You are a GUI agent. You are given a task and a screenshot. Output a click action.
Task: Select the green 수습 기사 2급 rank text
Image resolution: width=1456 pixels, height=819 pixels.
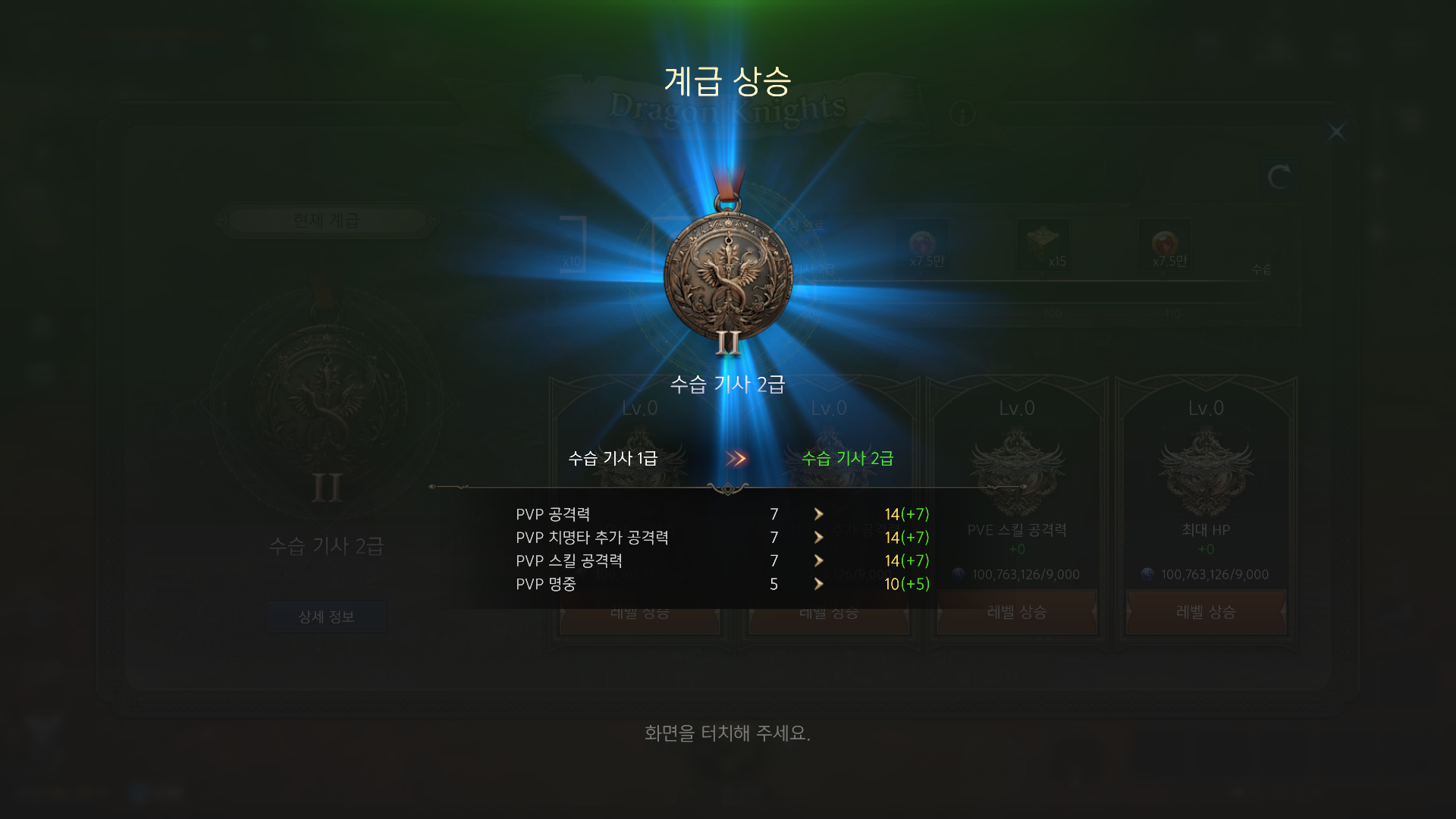(847, 458)
